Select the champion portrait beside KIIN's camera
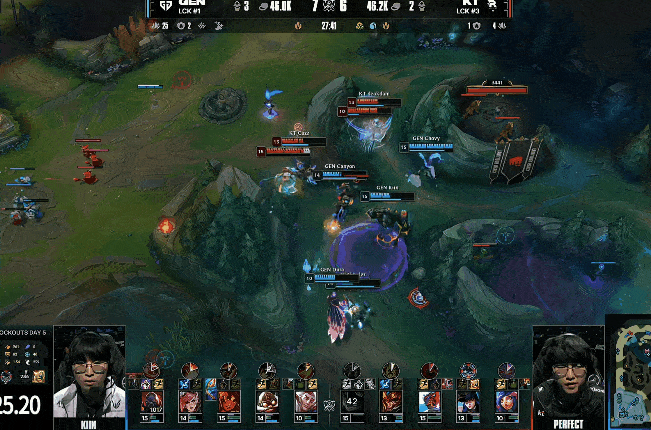This screenshot has width=651, height=430. [153, 400]
